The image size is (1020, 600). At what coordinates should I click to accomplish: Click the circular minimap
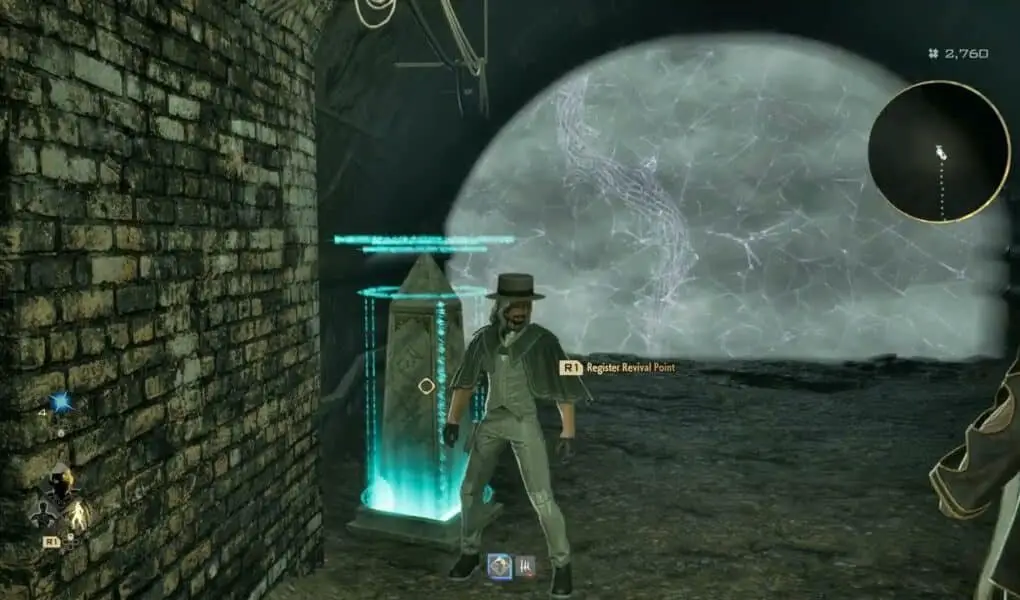tap(938, 151)
